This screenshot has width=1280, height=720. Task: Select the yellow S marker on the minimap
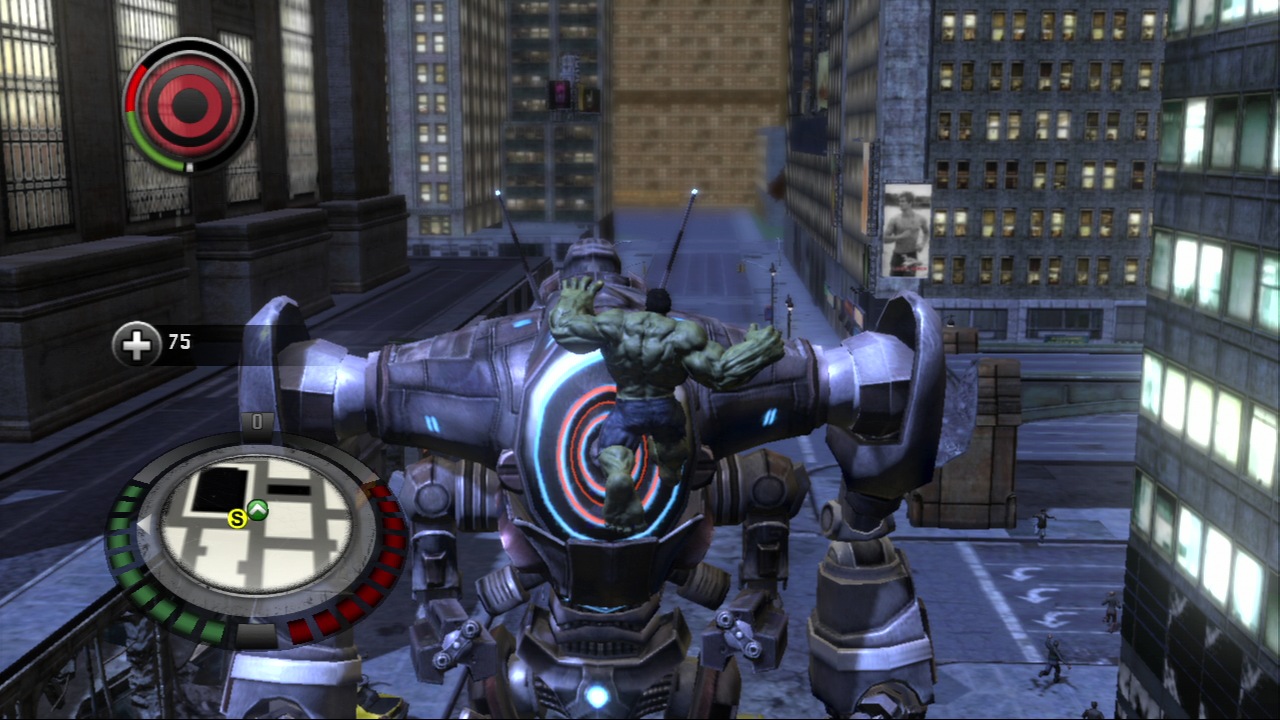[x=237, y=518]
